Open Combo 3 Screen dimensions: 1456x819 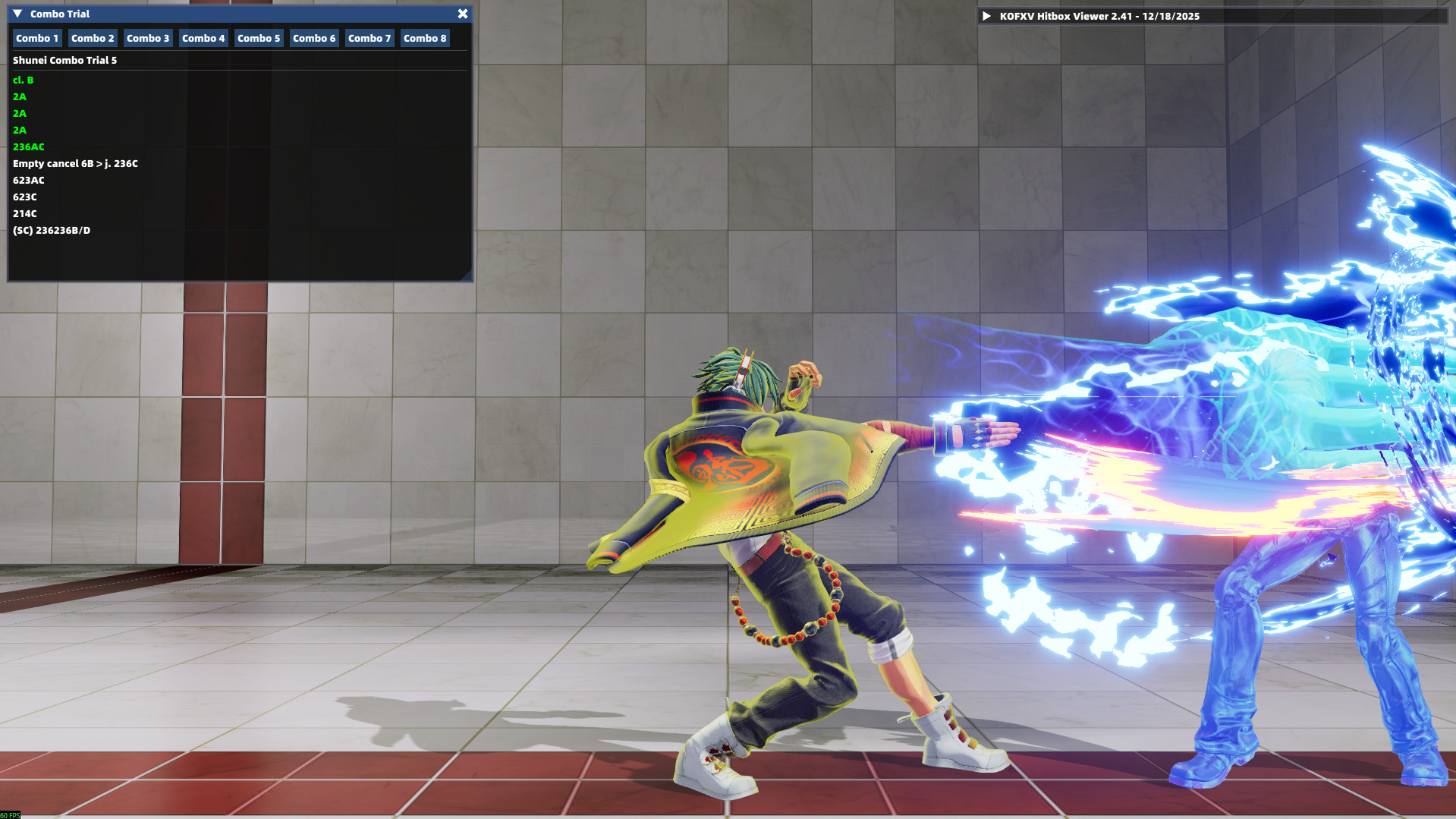coord(147,38)
